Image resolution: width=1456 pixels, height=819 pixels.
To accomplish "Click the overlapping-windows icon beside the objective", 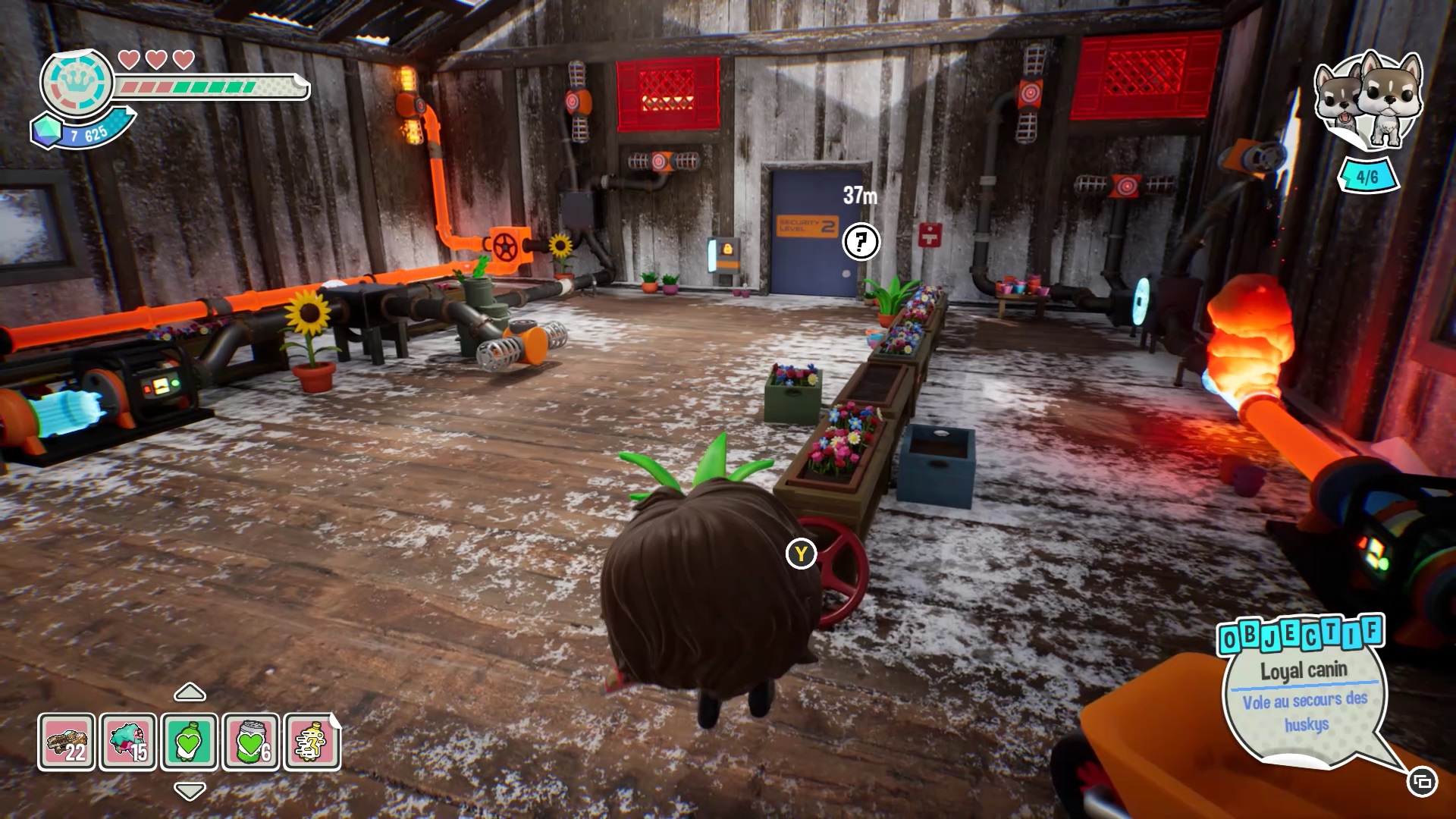I will coord(1422,781).
